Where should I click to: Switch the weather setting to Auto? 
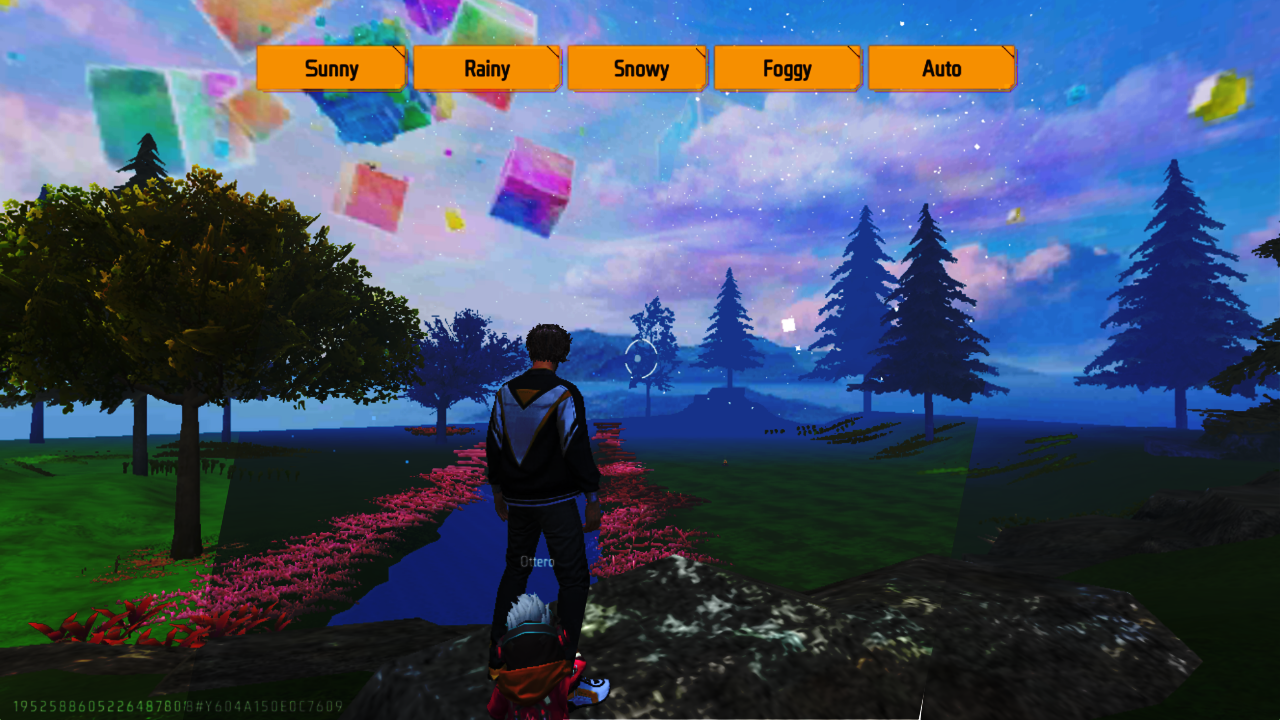pos(941,68)
